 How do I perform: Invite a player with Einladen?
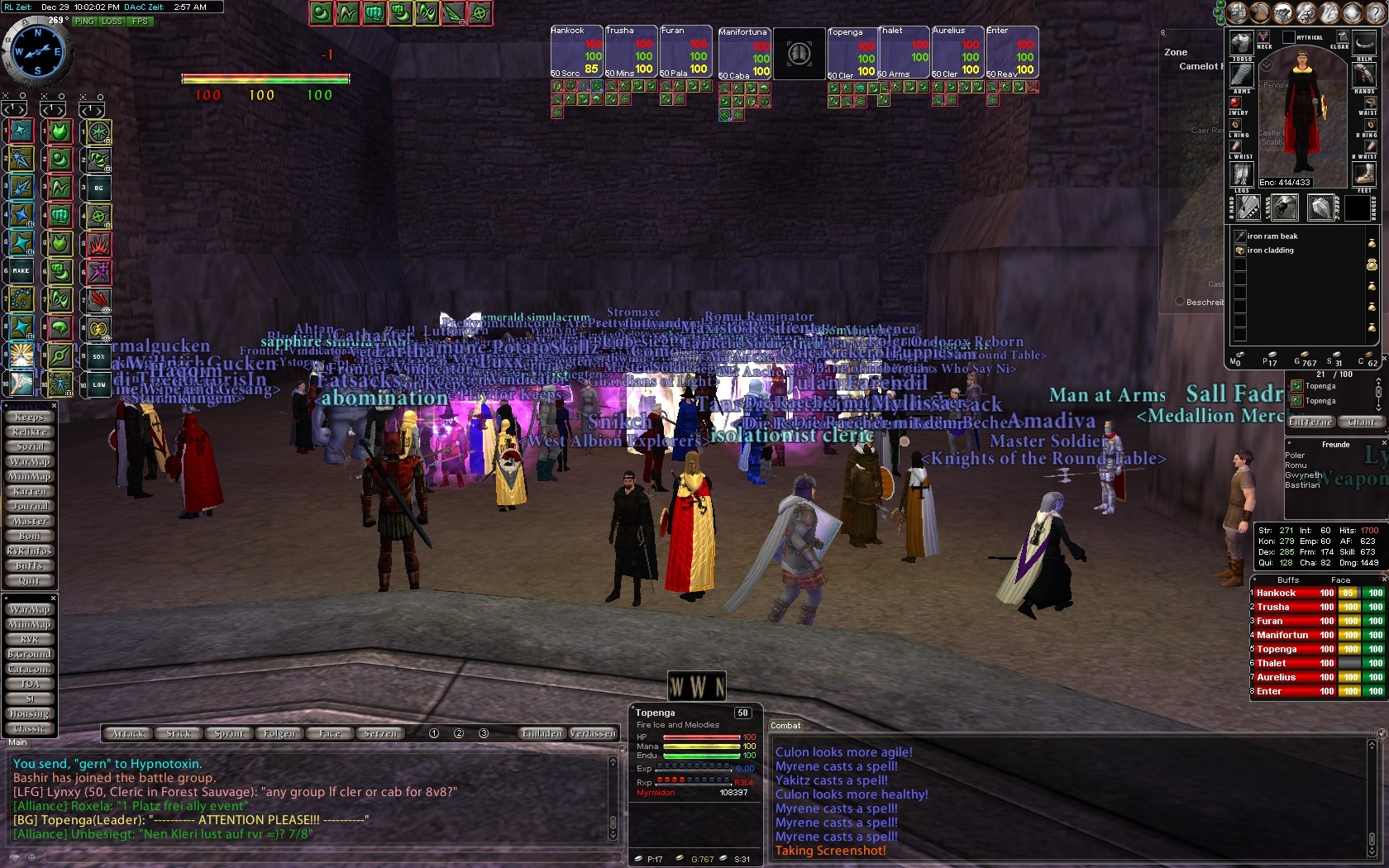[x=542, y=733]
